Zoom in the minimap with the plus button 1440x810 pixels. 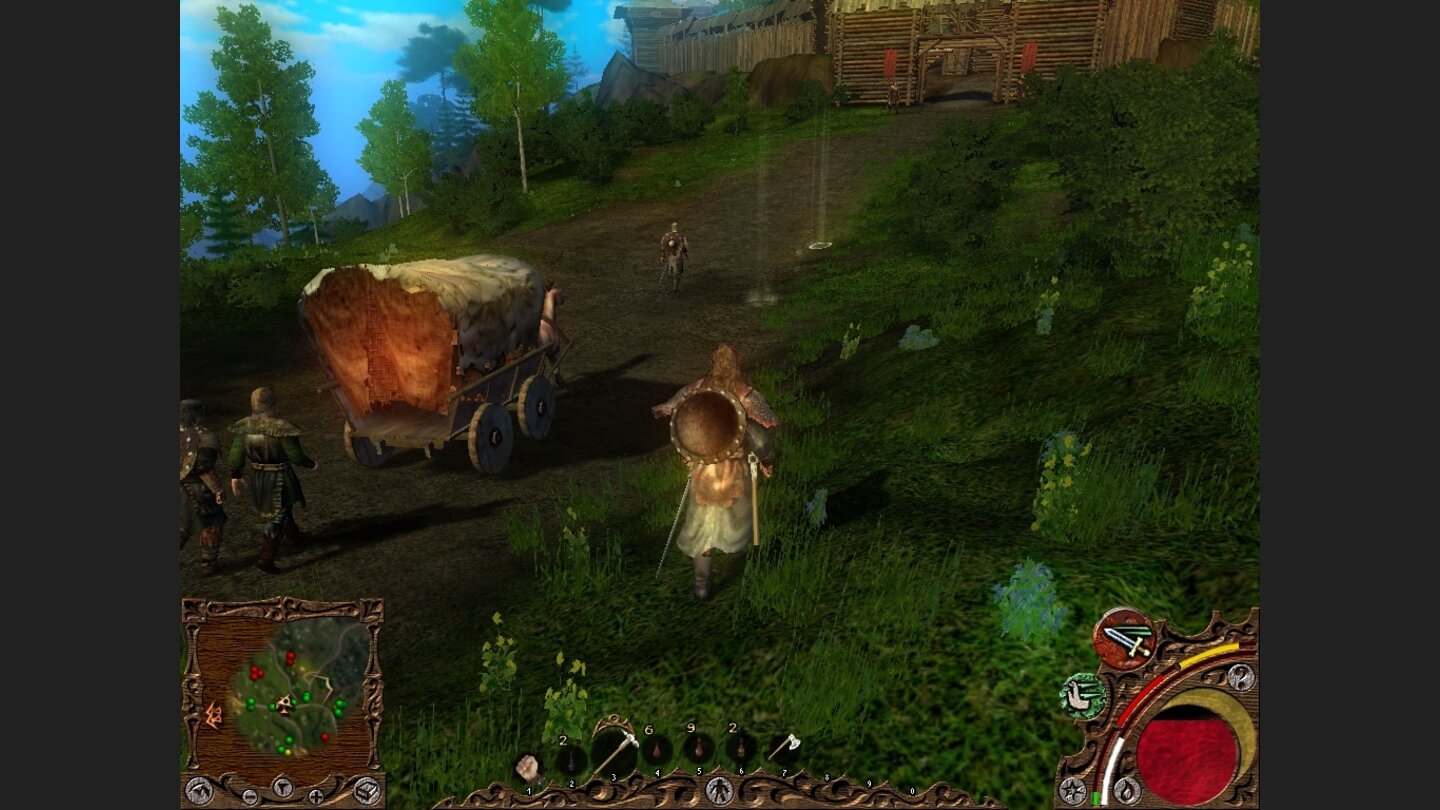[x=316, y=796]
